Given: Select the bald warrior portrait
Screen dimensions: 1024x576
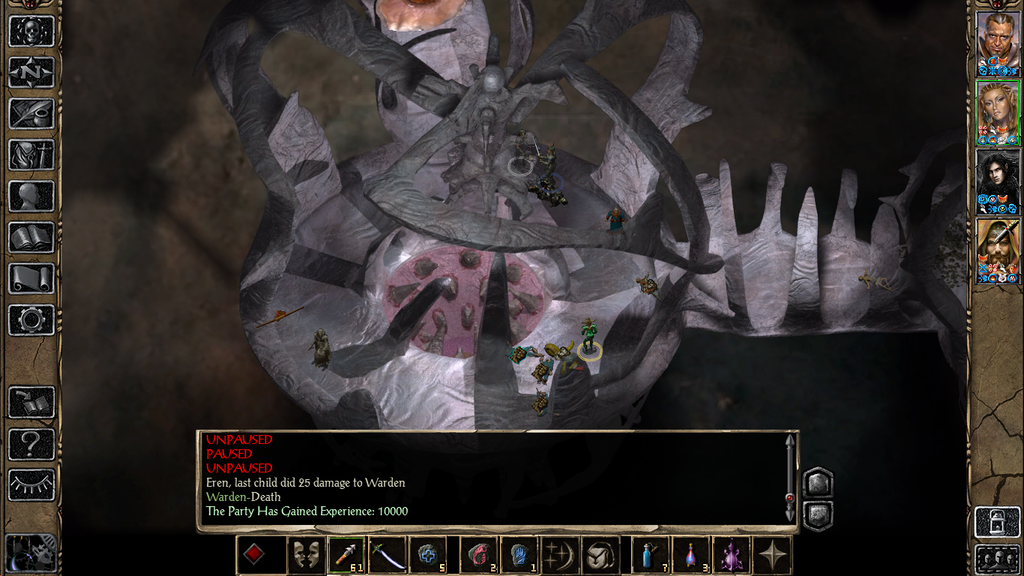Looking at the screenshot, I should (x=997, y=44).
